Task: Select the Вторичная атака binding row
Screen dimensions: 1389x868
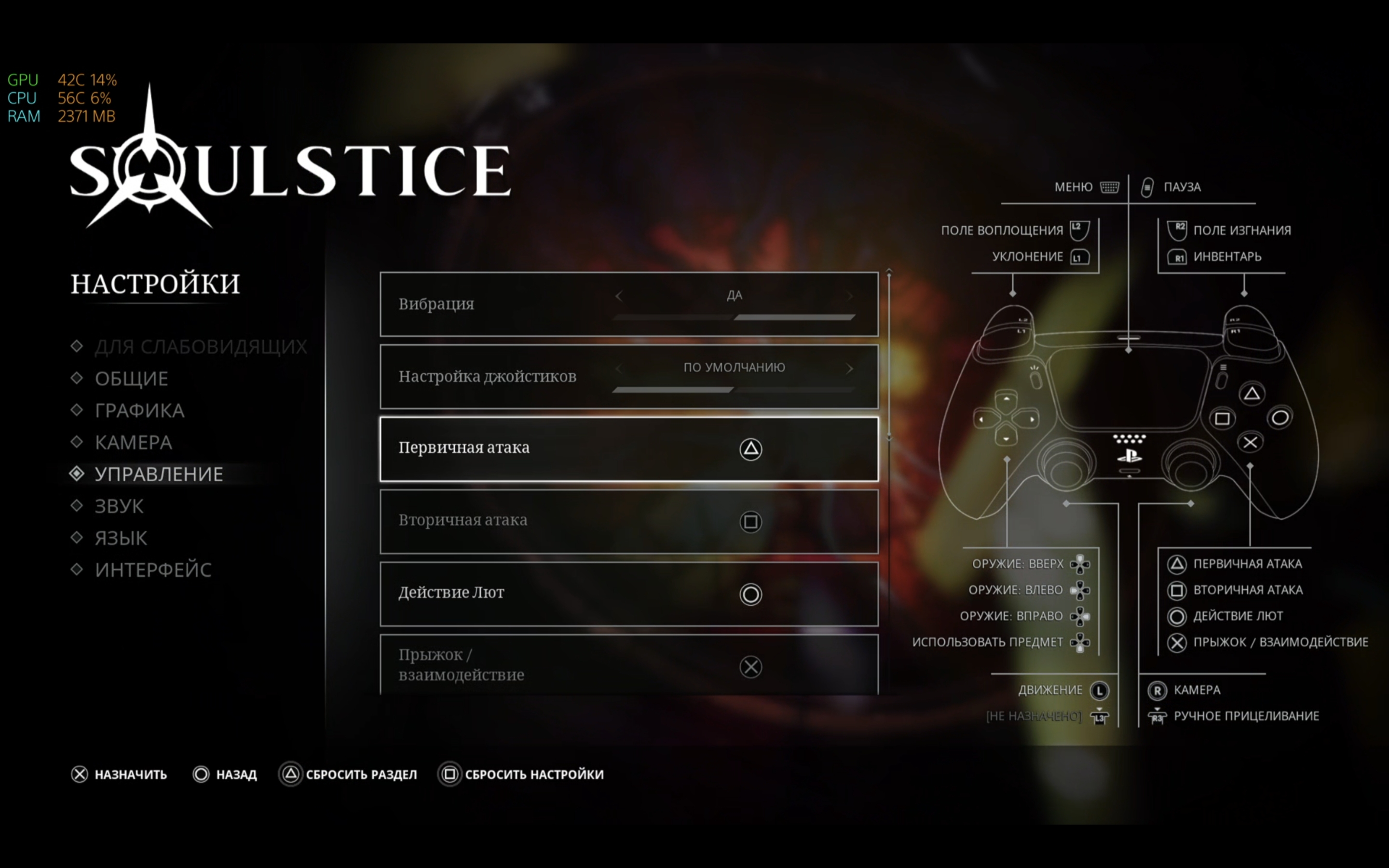Action: tap(629, 521)
